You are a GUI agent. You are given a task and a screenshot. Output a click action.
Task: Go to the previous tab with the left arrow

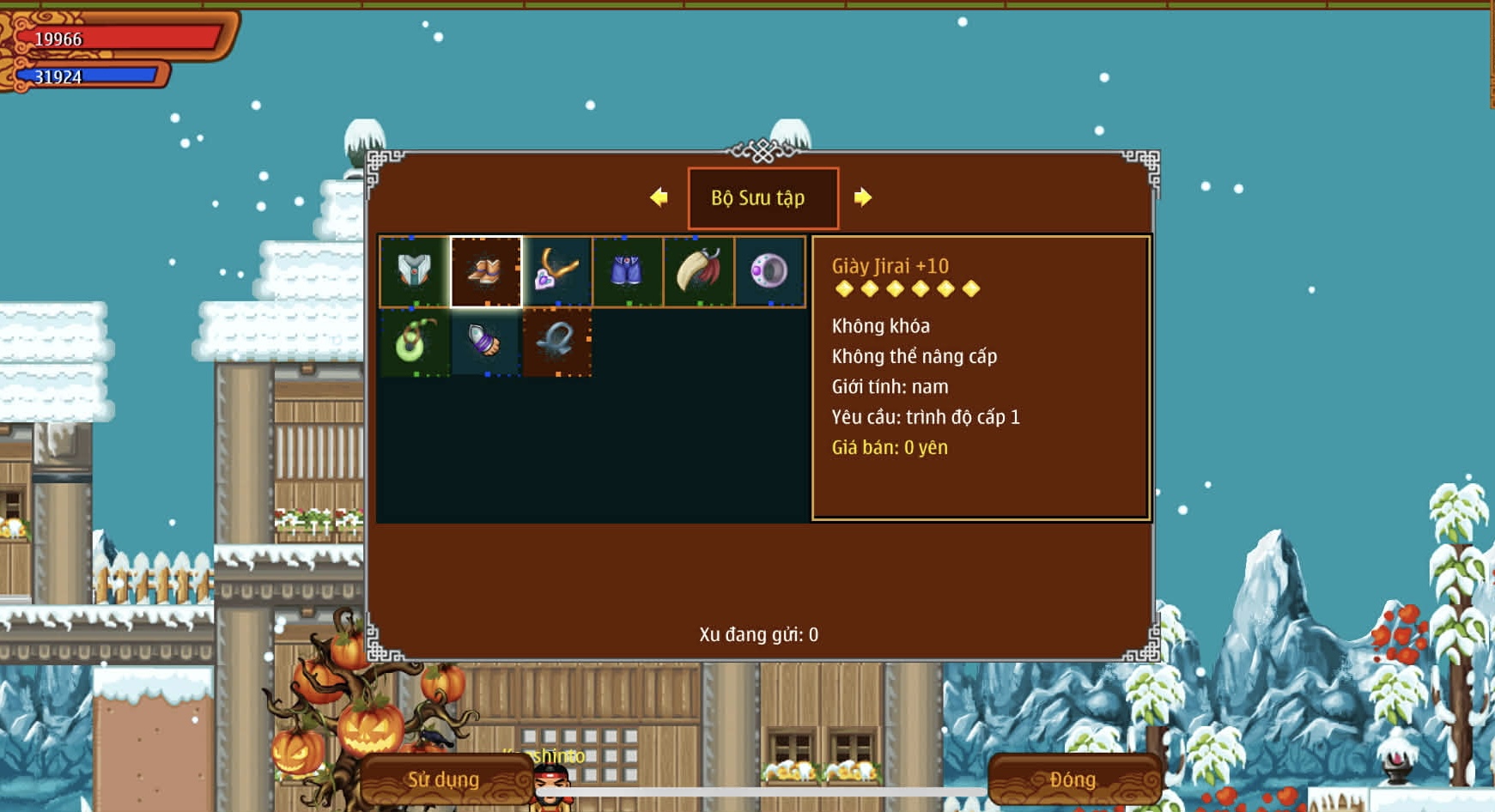(659, 197)
